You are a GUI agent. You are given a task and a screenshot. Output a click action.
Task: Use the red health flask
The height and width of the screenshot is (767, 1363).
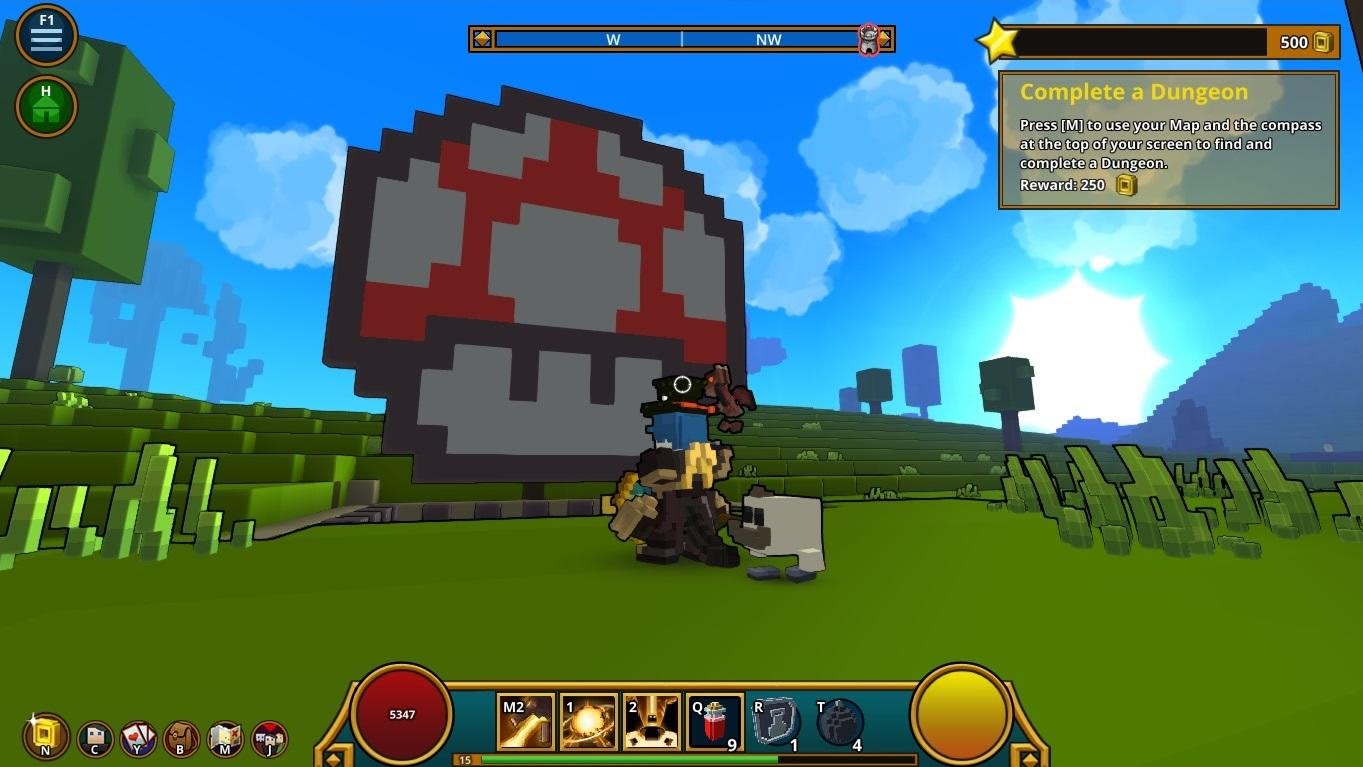[x=715, y=722]
